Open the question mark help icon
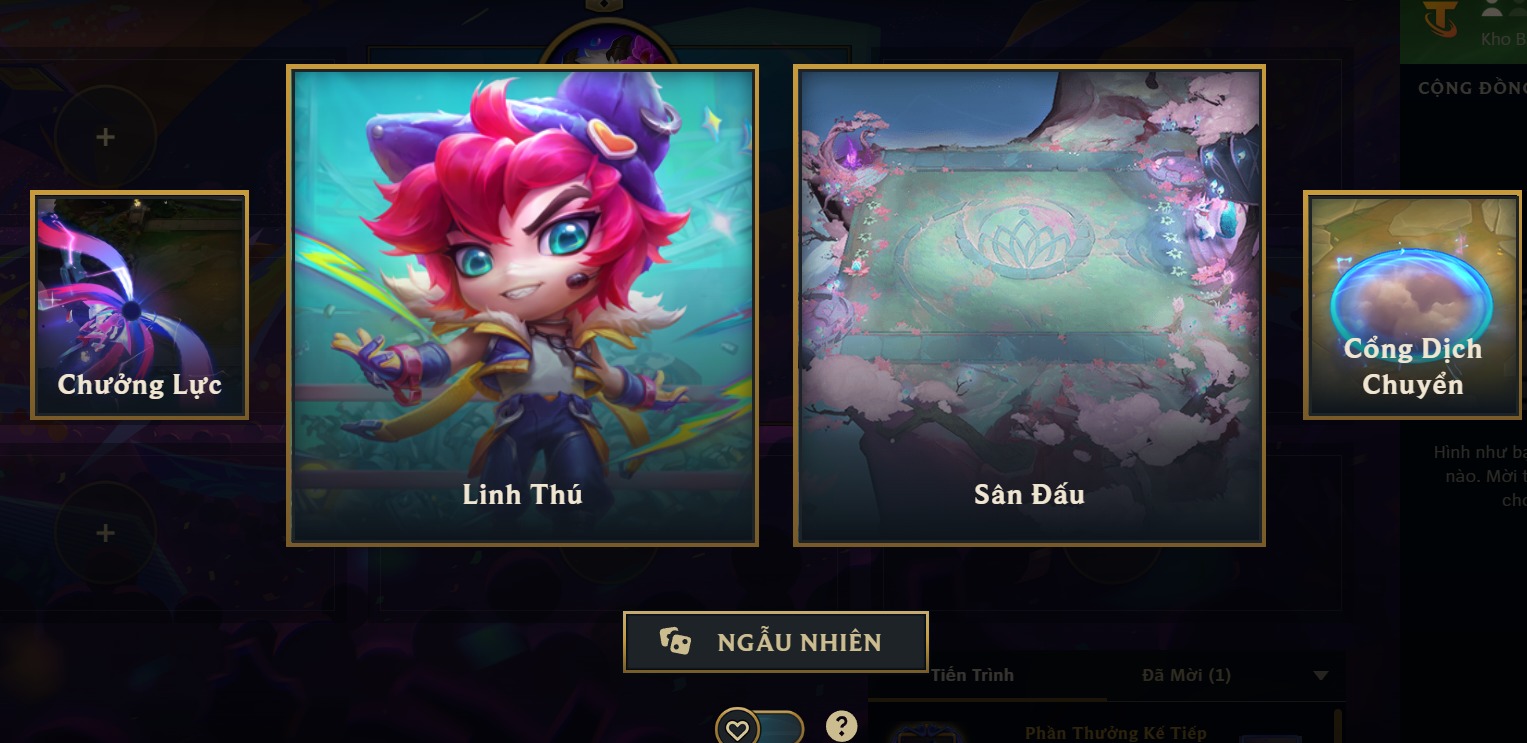Screen dimensions: 1527x743 tap(842, 726)
